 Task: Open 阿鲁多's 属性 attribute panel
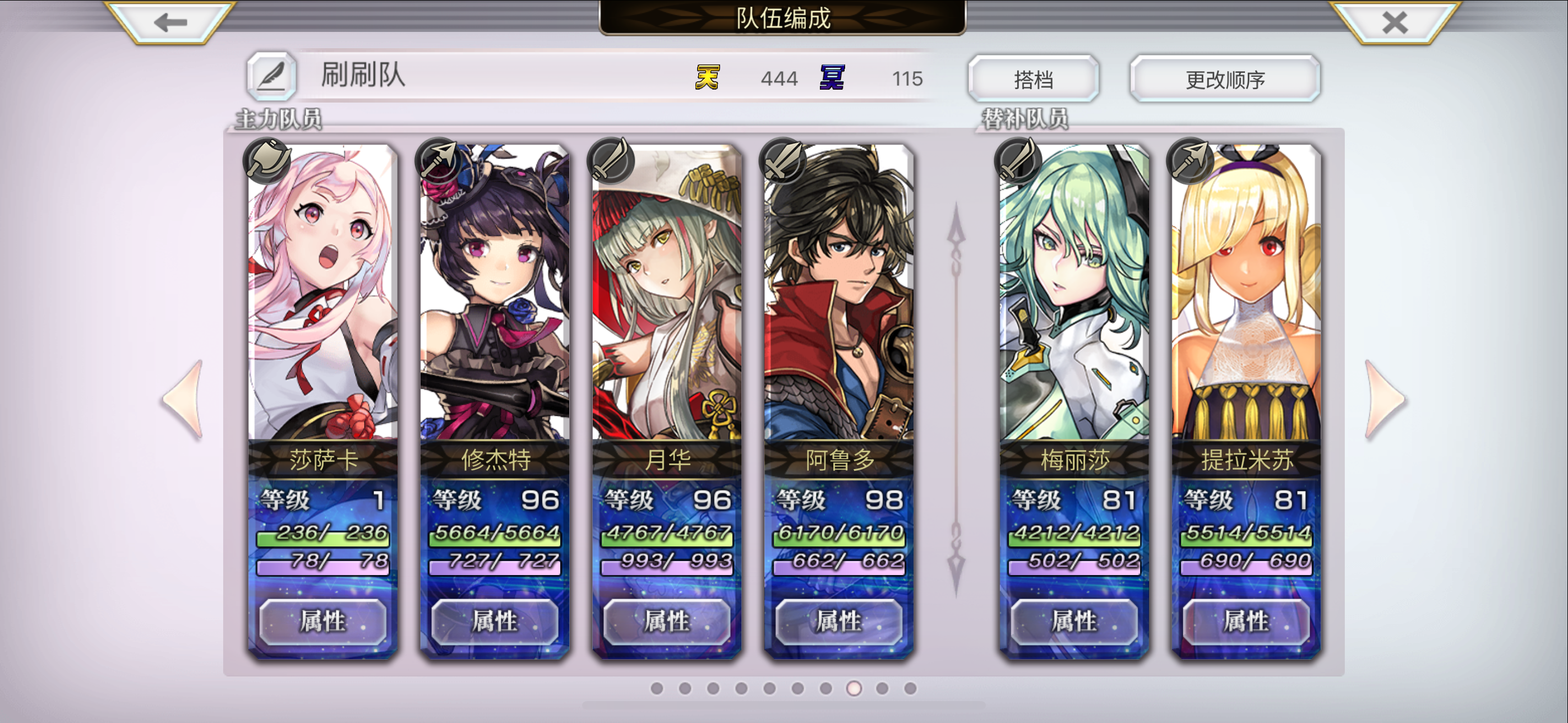click(x=839, y=622)
